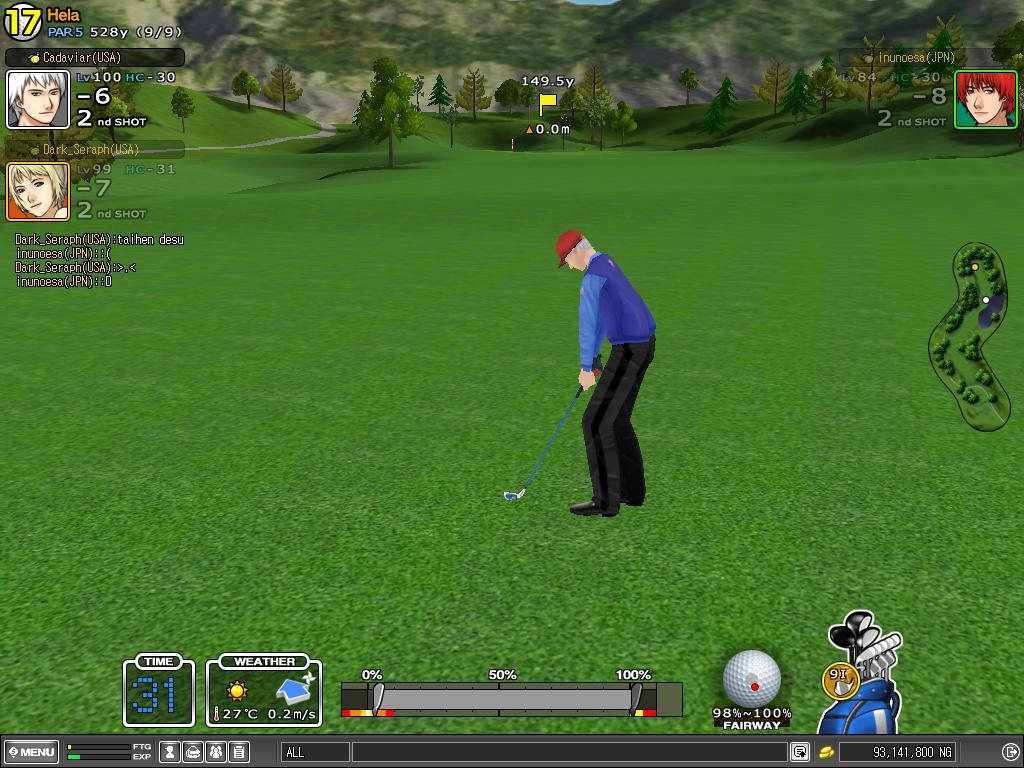Set impact point on the golf ball
The height and width of the screenshot is (768, 1024).
click(x=752, y=679)
